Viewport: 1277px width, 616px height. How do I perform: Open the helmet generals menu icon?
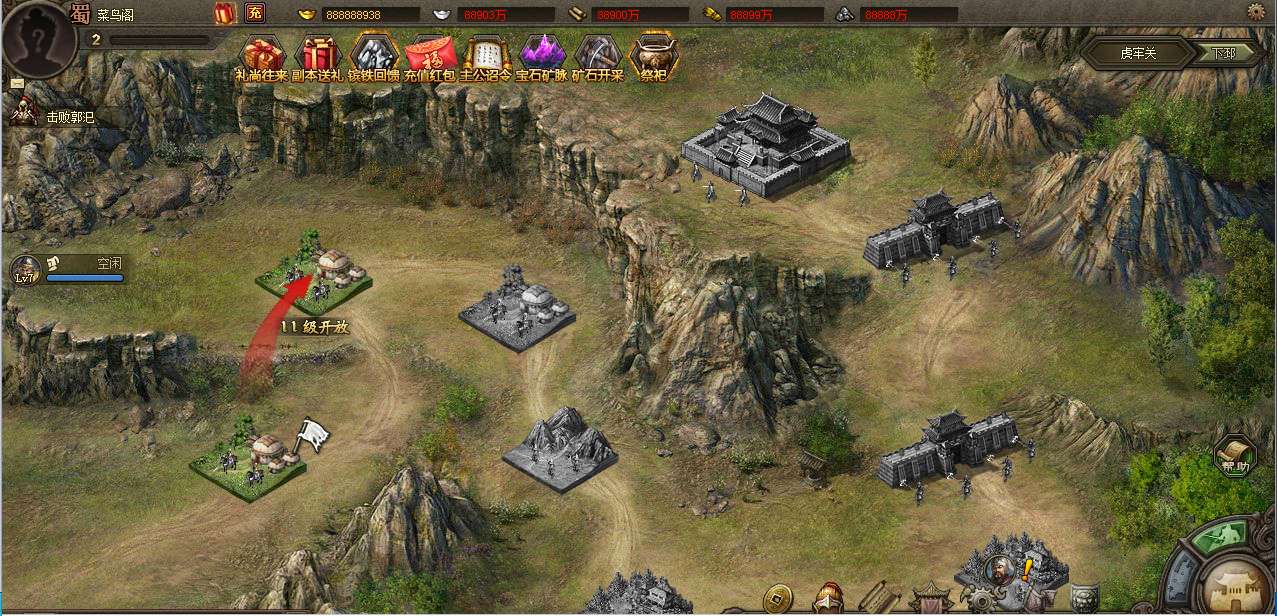click(827, 599)
